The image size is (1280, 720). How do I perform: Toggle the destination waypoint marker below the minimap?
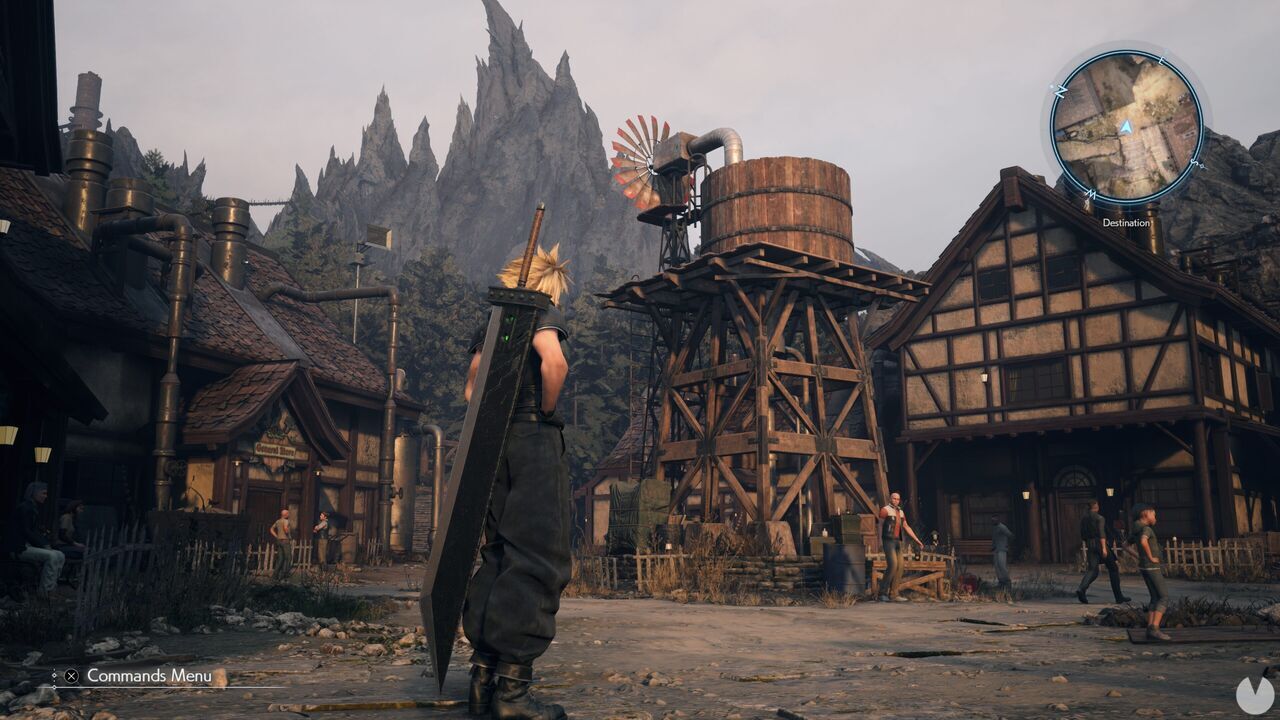tap(1126, 222)
